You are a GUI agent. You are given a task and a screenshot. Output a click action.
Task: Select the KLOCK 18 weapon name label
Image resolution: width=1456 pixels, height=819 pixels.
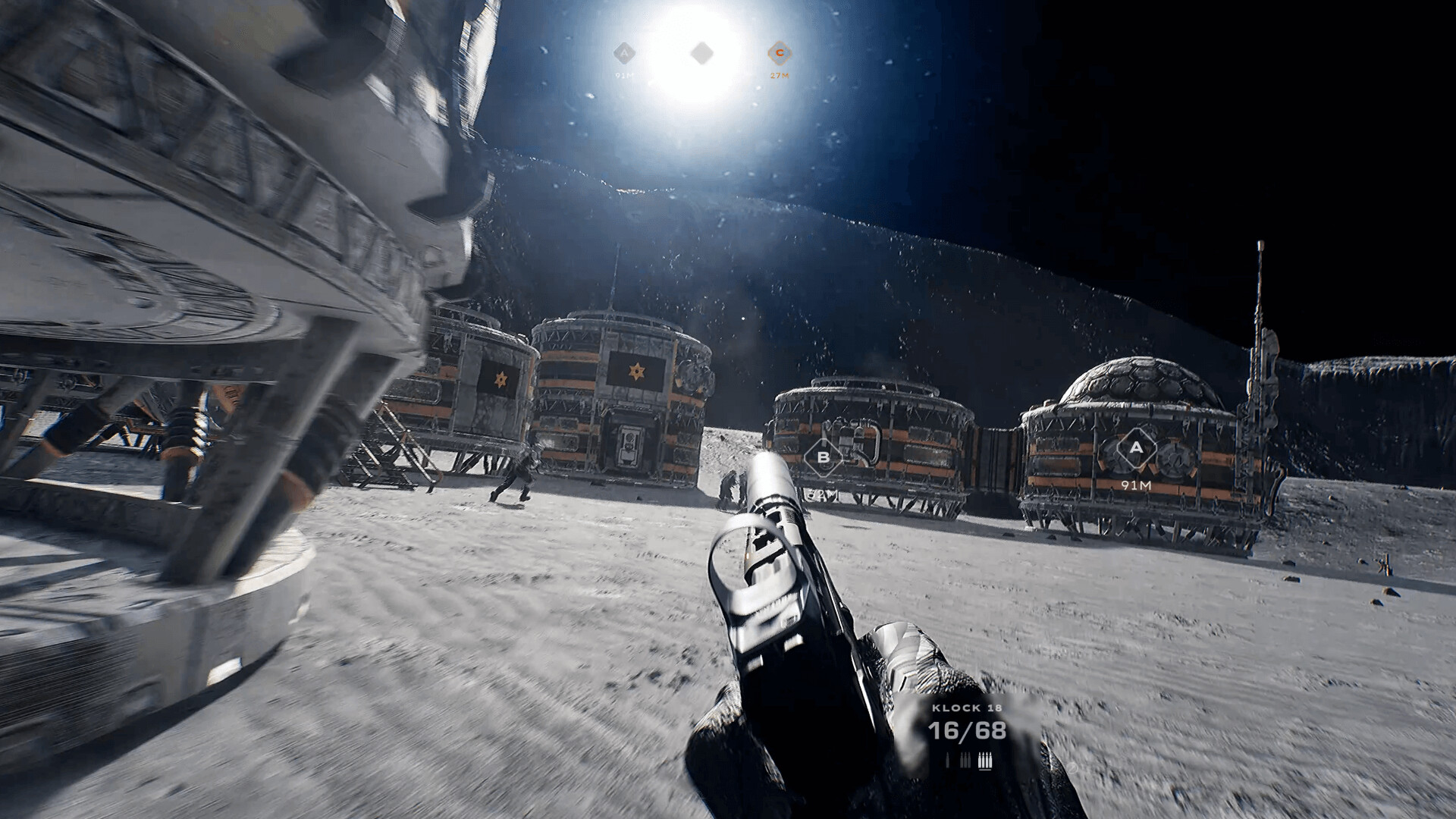pyautogui.click(x=966, y=708)
